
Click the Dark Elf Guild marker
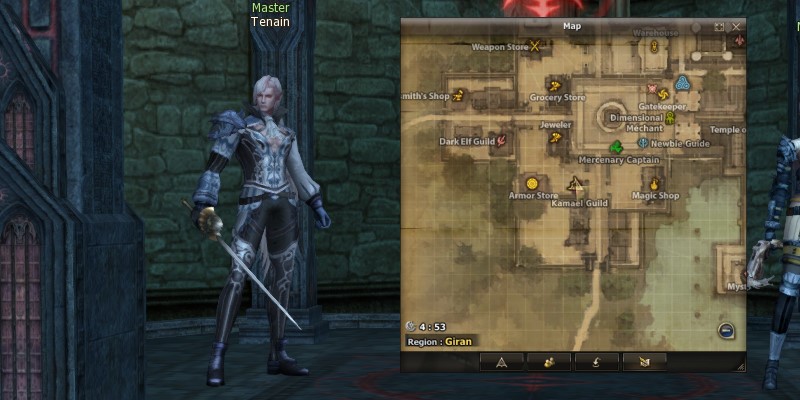click(x=501, y=141)
